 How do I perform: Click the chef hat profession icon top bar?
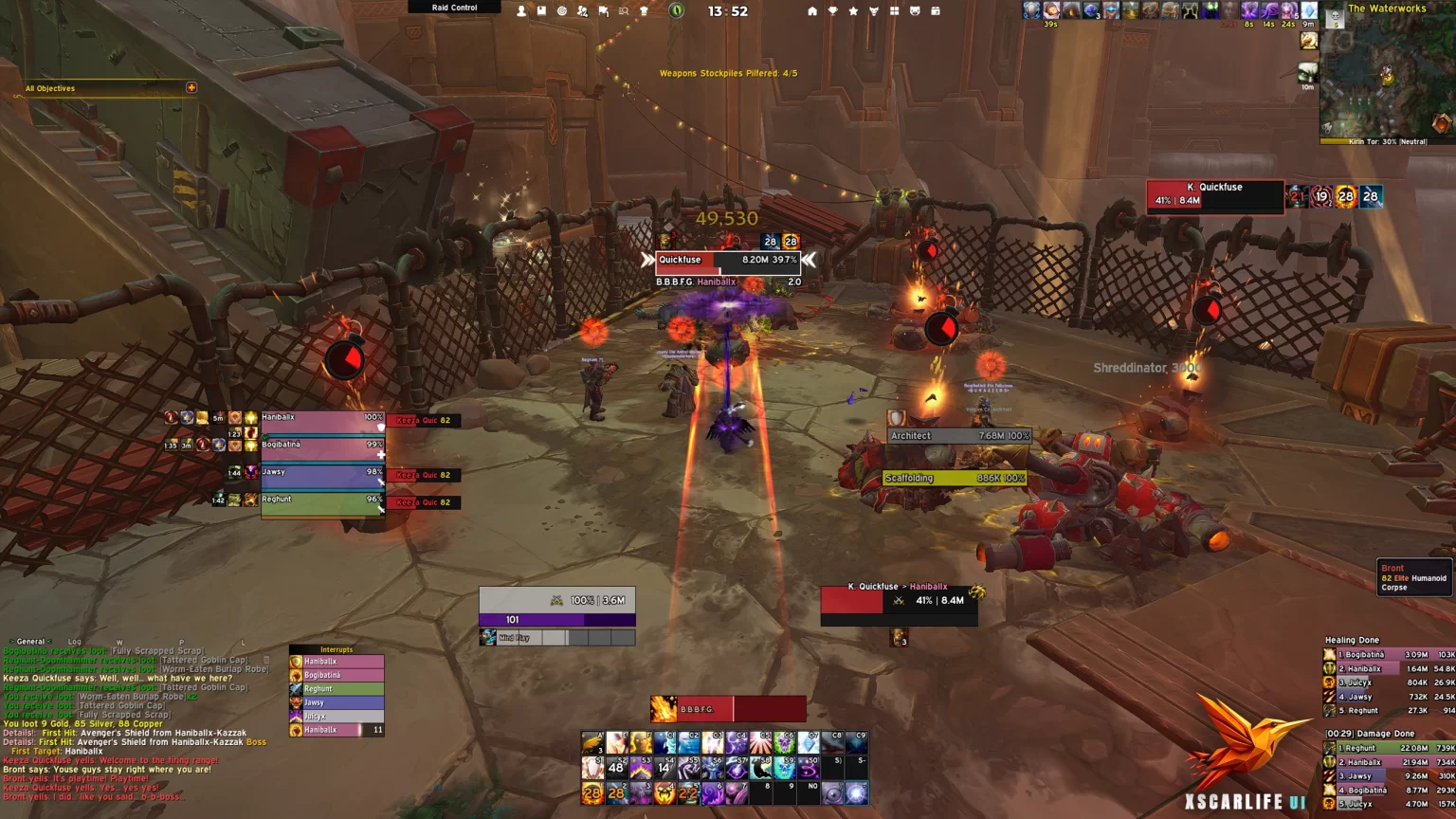644,10
